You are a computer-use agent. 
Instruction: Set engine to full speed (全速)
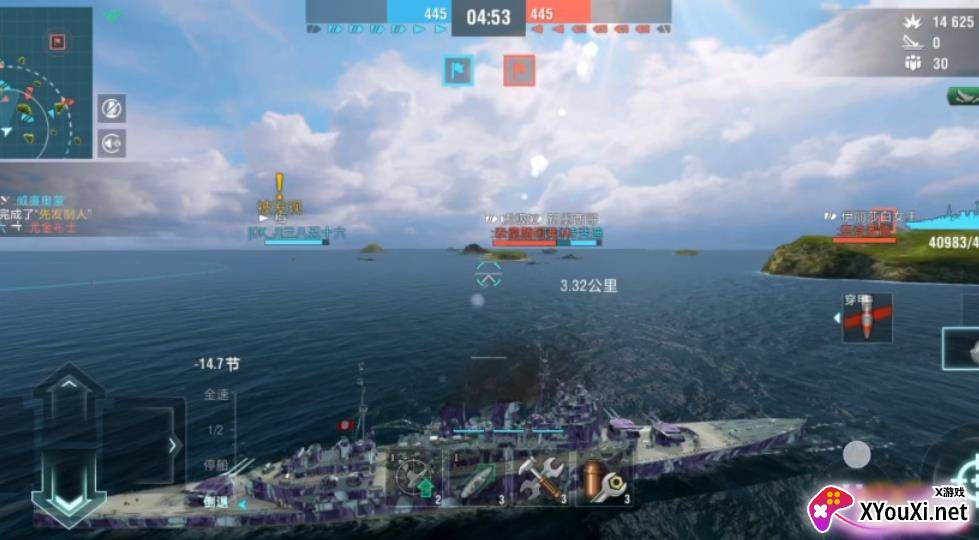[x=216, y=394]
